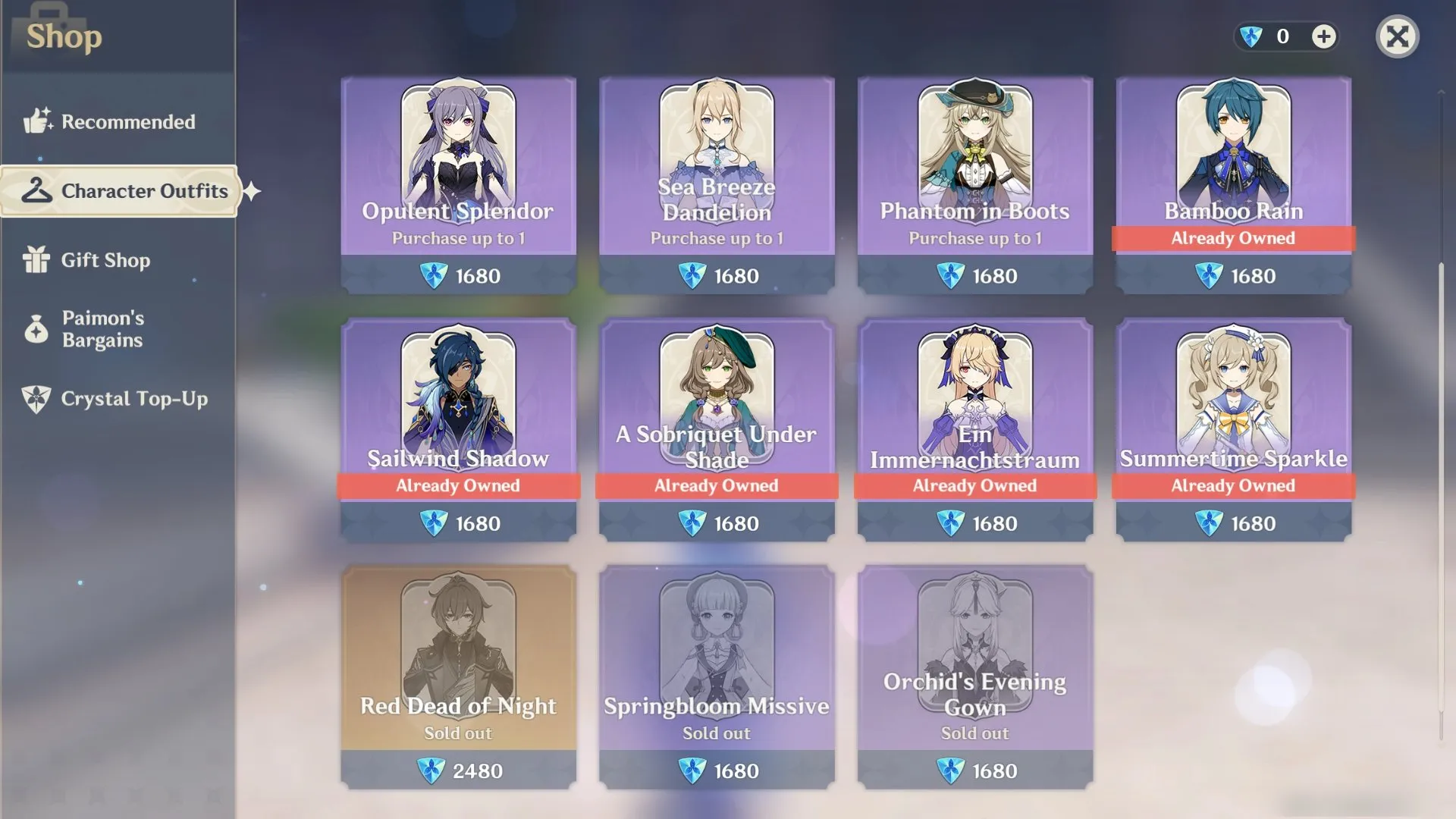This screenshot has height=819, width=1456.
Task: Select the Bamboo Rain outfit portrait
Action: point(1233,152)
